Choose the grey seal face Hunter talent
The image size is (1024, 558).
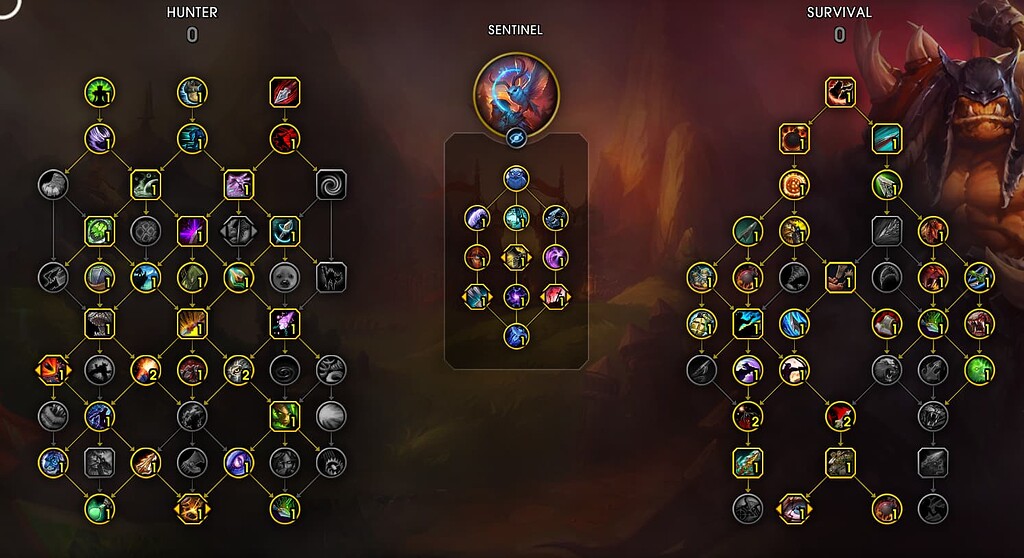[284, 276]
